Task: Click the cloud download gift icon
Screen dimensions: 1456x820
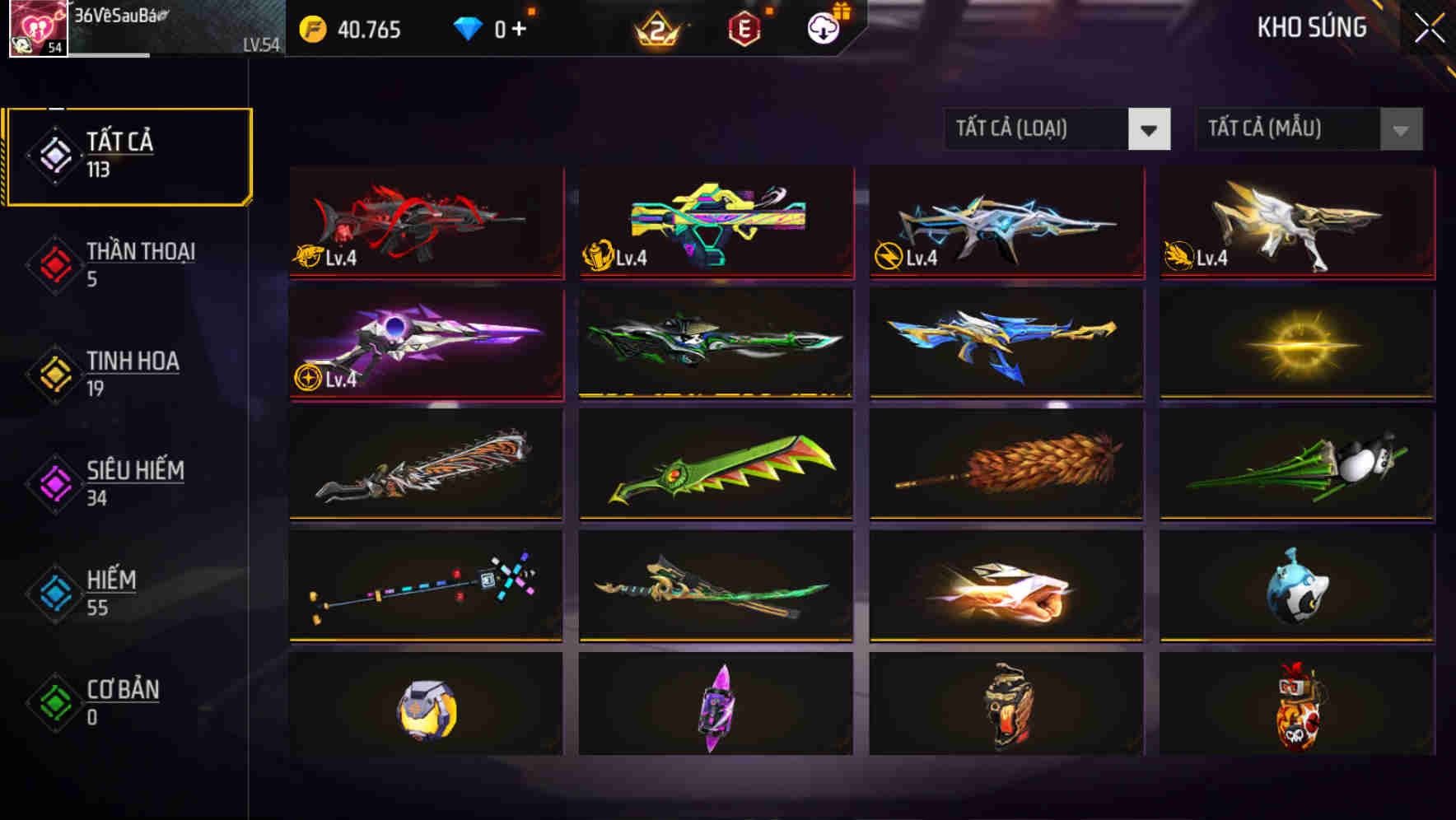Action: click(824, 29)
